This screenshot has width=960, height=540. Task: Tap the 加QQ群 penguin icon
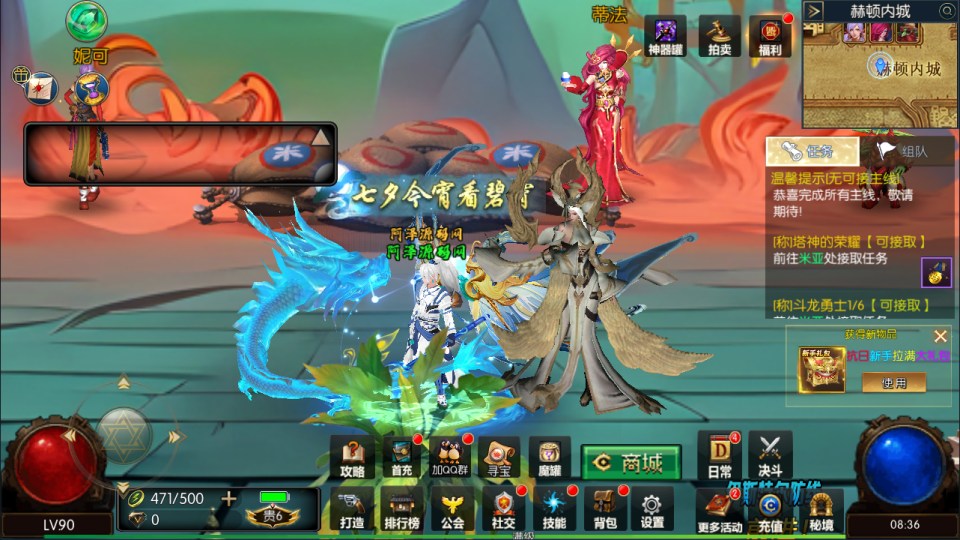pos(450,456)
